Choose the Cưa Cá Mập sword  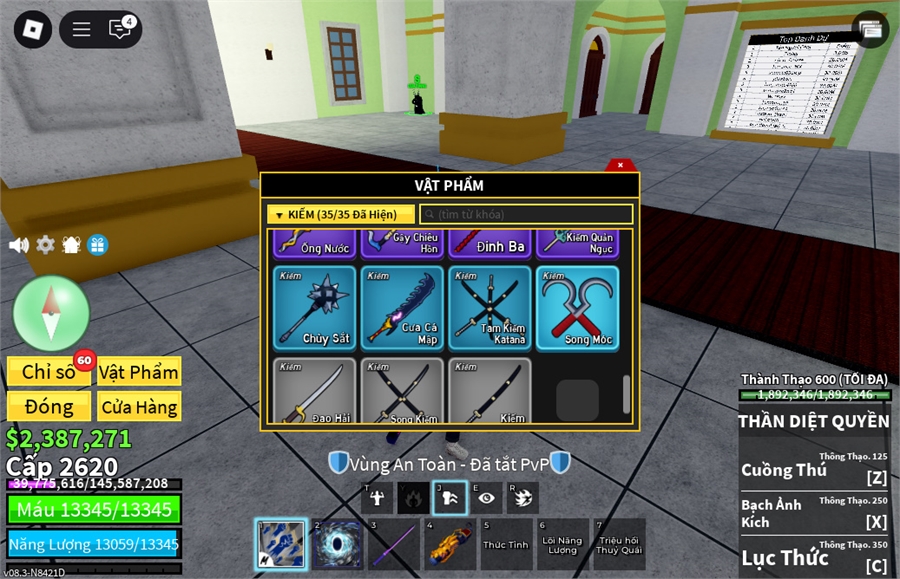pyautogui.click(x=402, y=307)
